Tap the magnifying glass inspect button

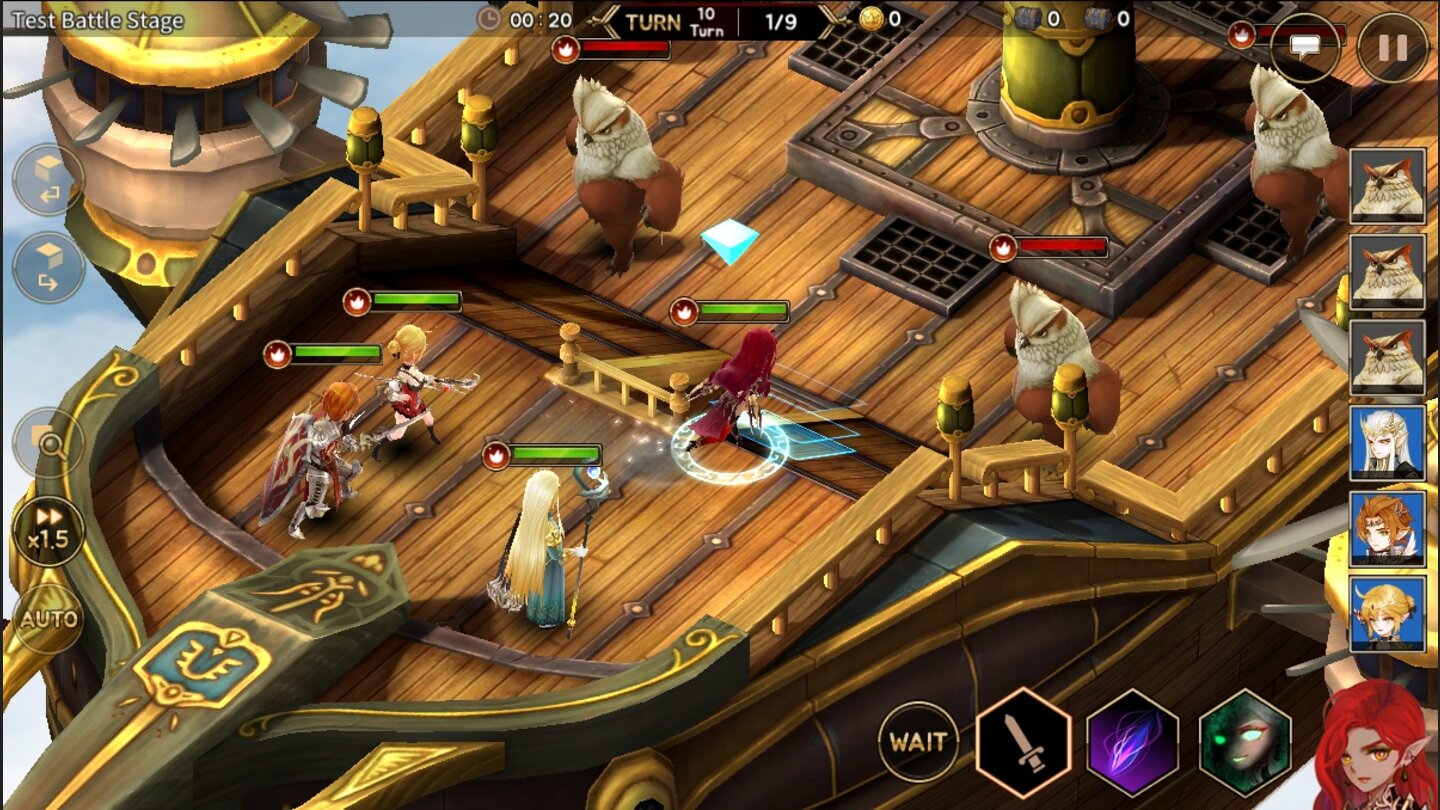click(48, 441)
